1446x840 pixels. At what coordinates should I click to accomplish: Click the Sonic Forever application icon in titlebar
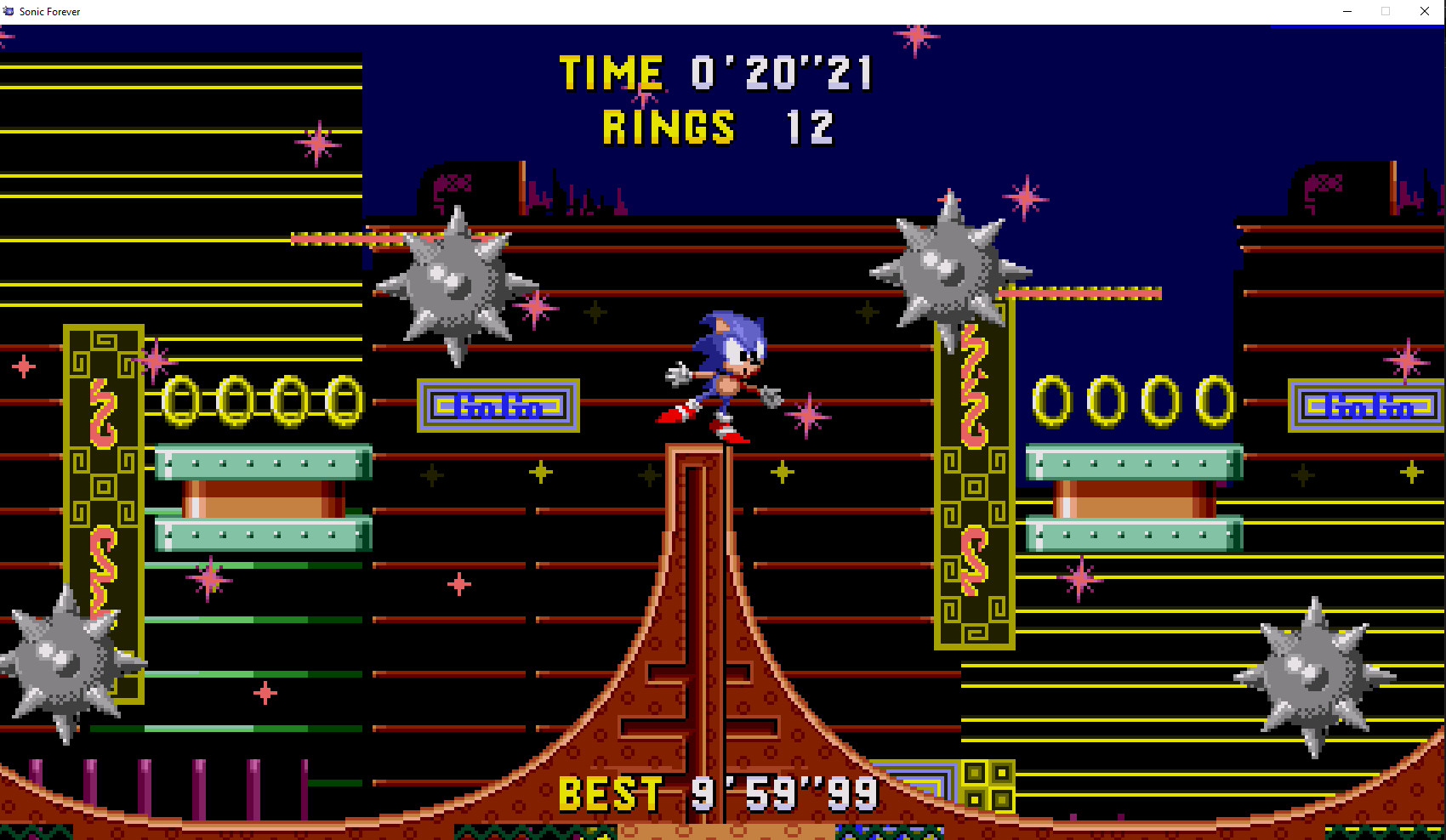point(9,11)
